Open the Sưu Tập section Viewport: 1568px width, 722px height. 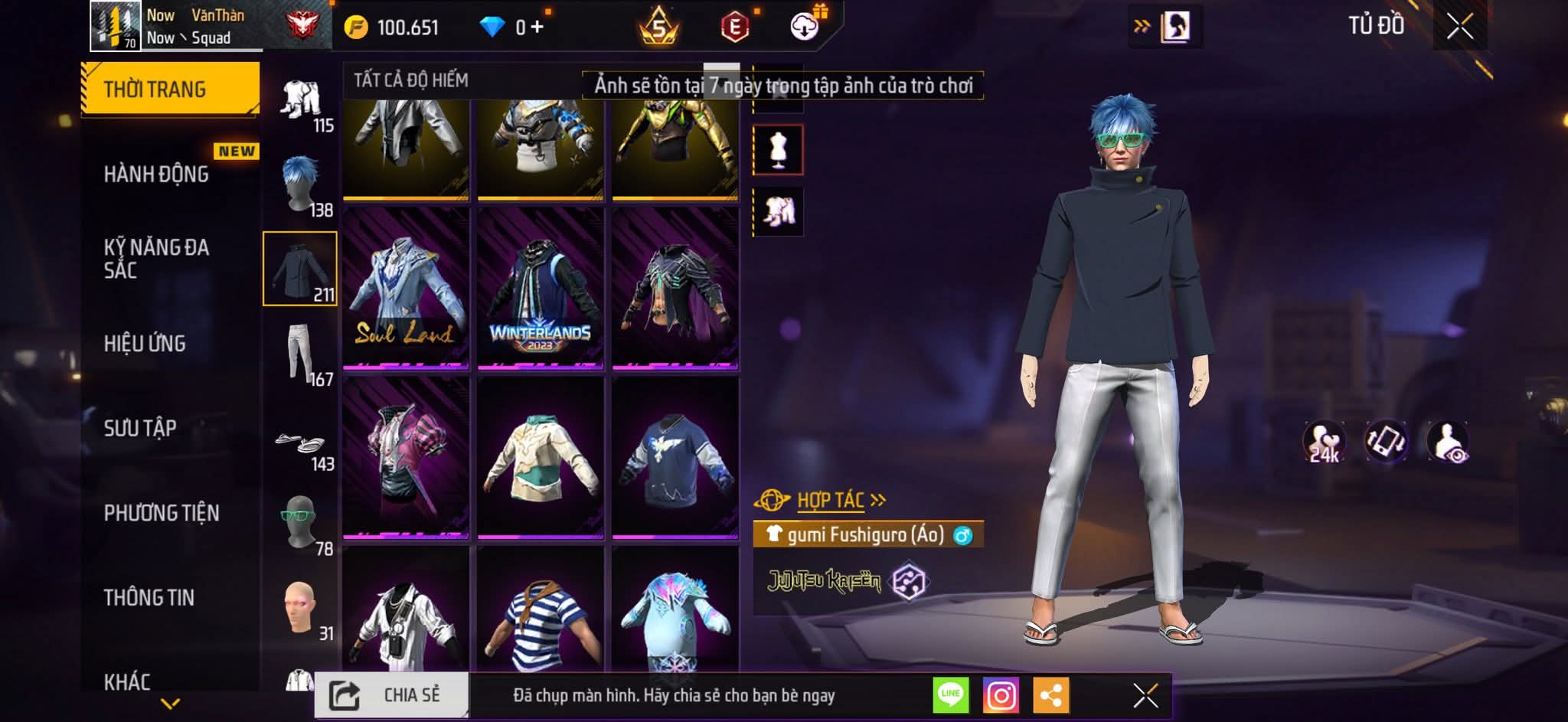point(140,428)
